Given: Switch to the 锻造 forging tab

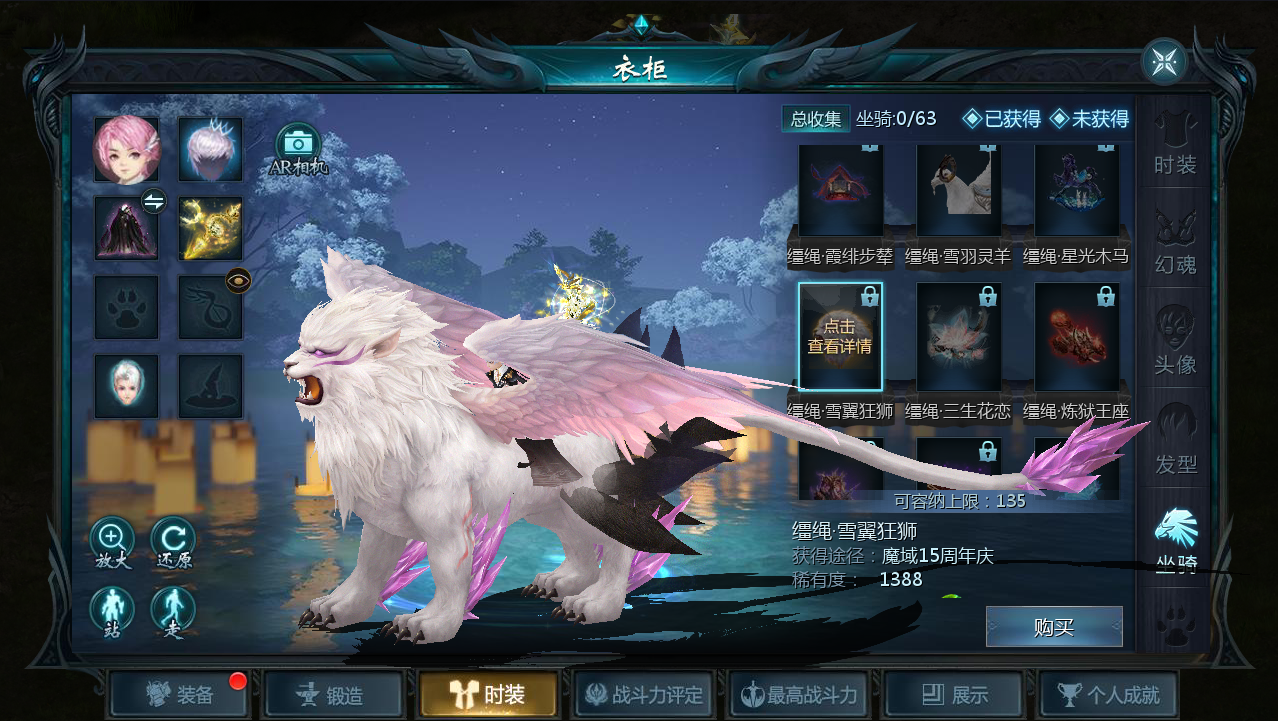Looking at the screenshot, I should click(332, 694).
